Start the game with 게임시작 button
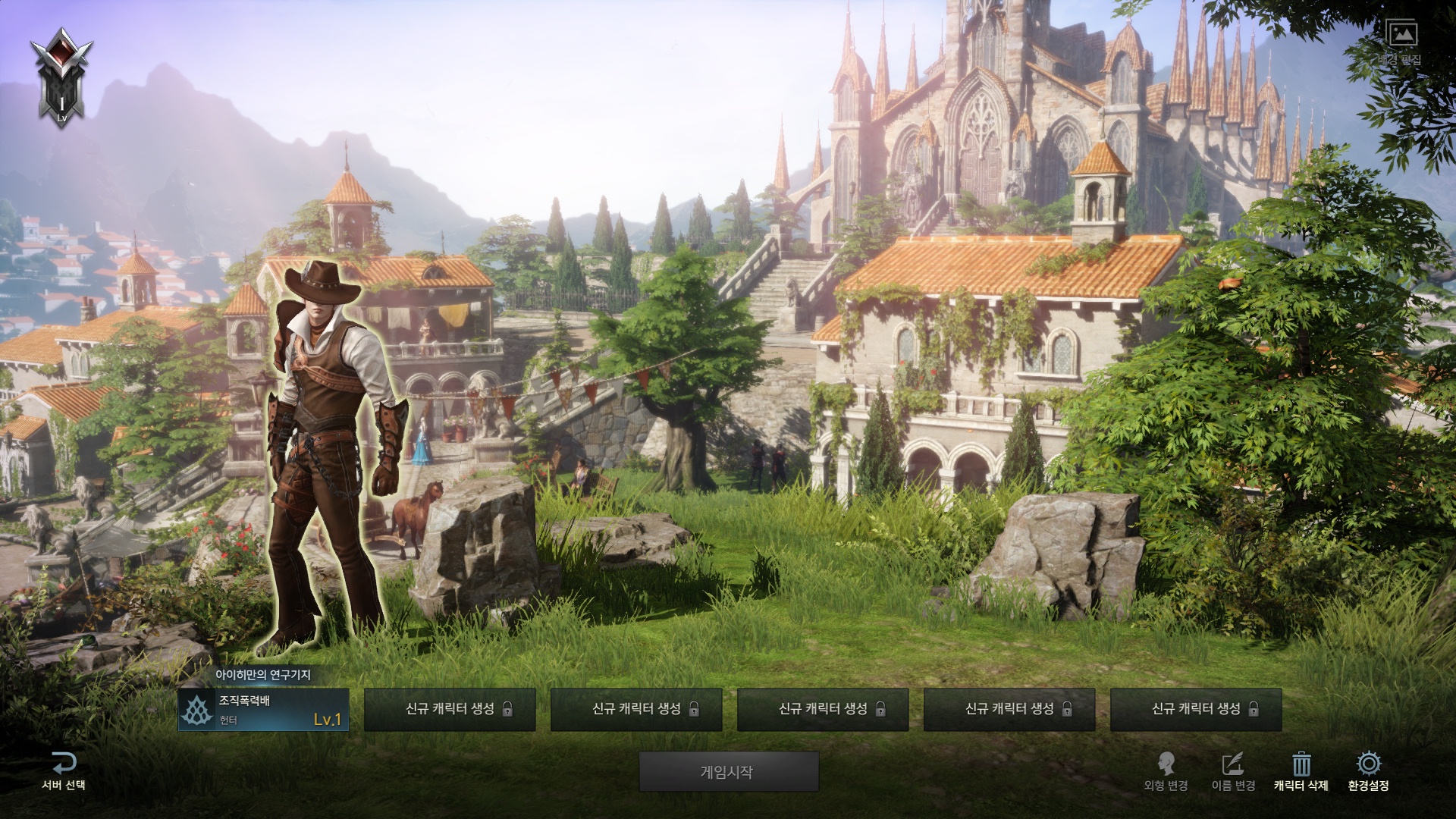1456x819 pixels. (728, 772)
